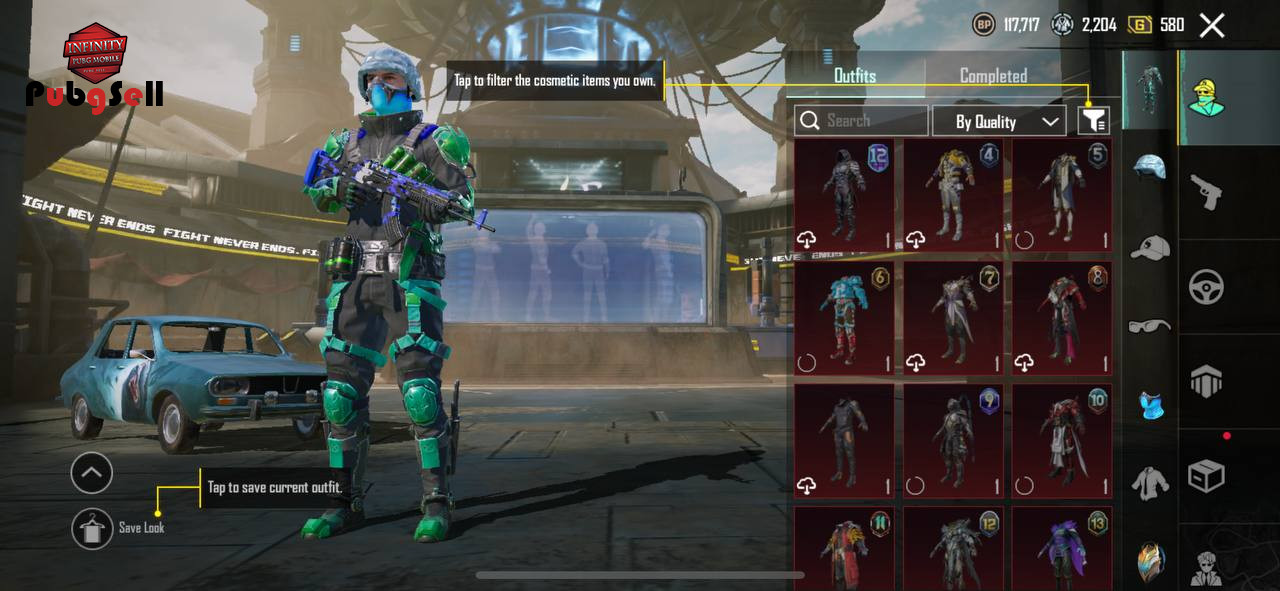This screenshot has height=591, width=1280.
Task: Close the inventory with the X button
Action: tap(1212, 26)
